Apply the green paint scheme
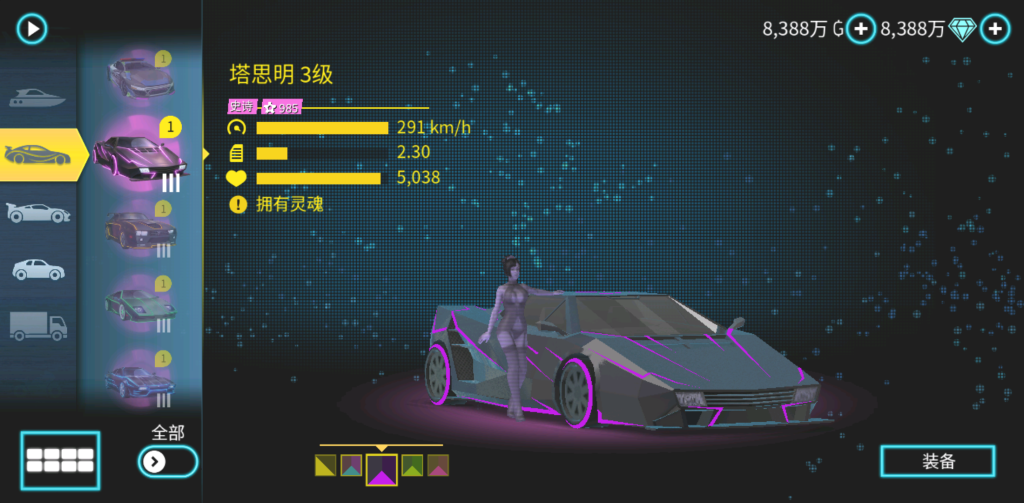Screen dimensions: 1024x503 coord(411,465)
